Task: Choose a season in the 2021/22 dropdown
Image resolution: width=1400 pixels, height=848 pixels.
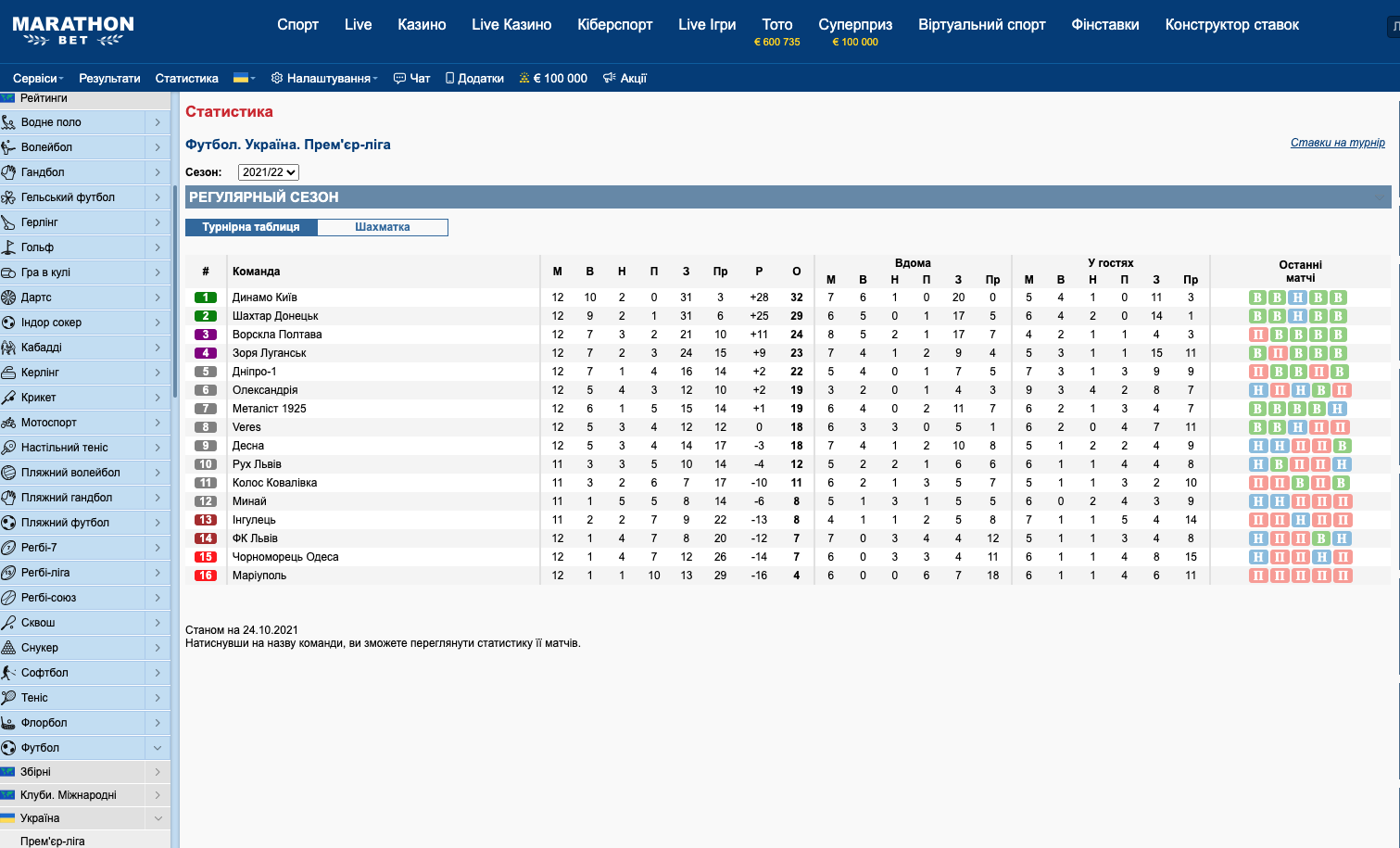Action: (269, 172)
